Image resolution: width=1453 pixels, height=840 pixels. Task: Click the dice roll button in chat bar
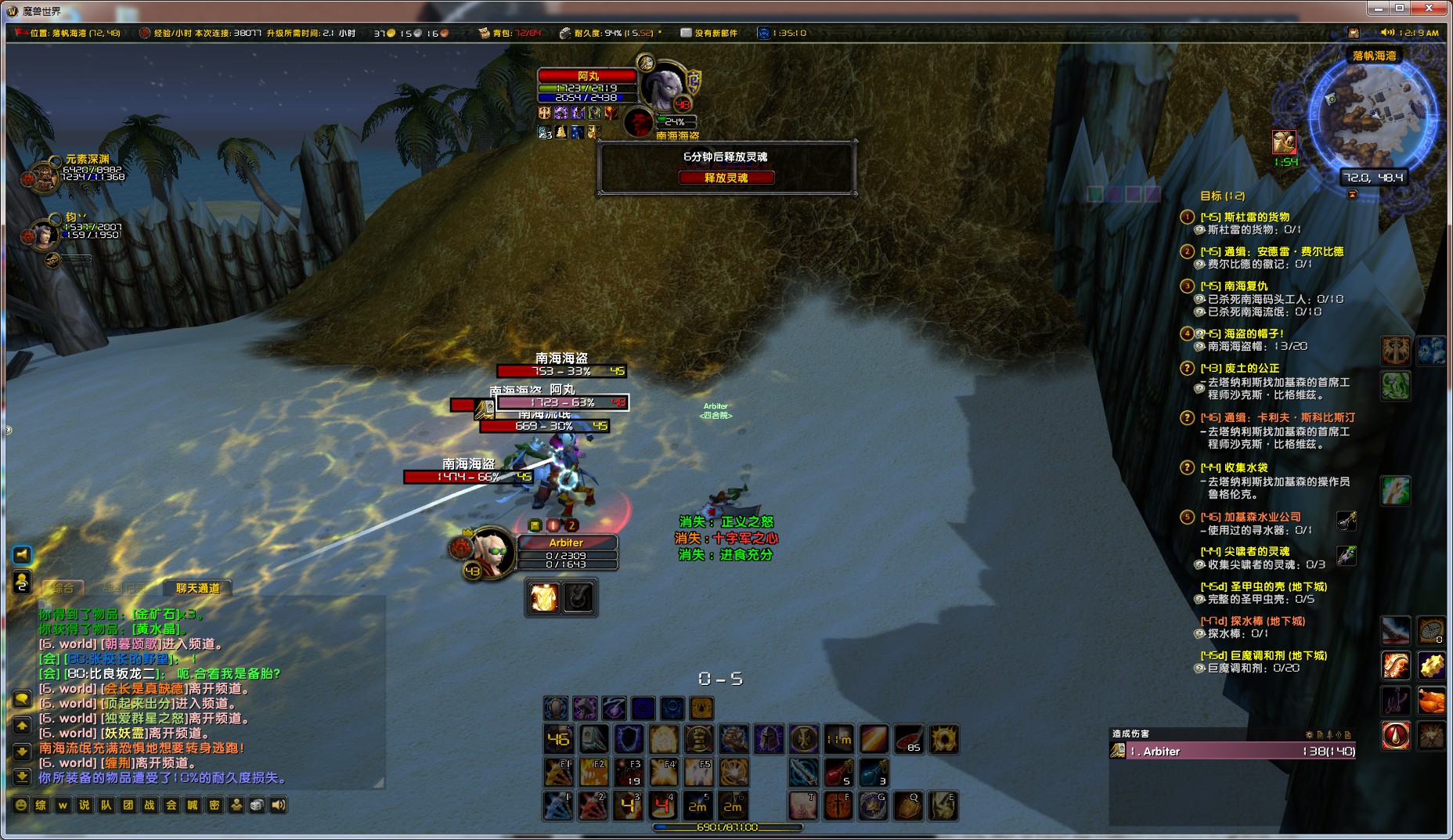pos(257,805)
